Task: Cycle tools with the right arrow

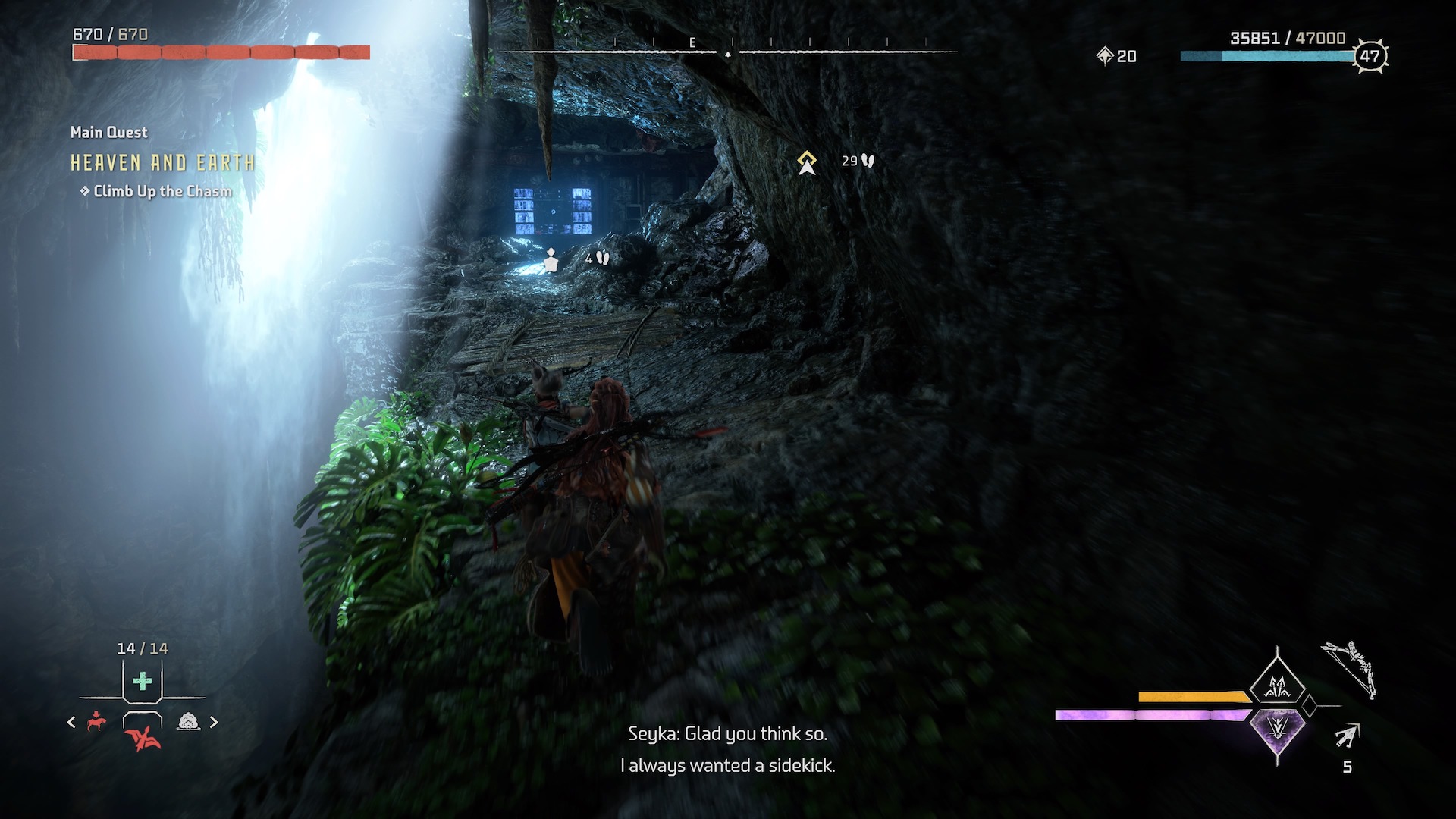Action: coord(214,722)
